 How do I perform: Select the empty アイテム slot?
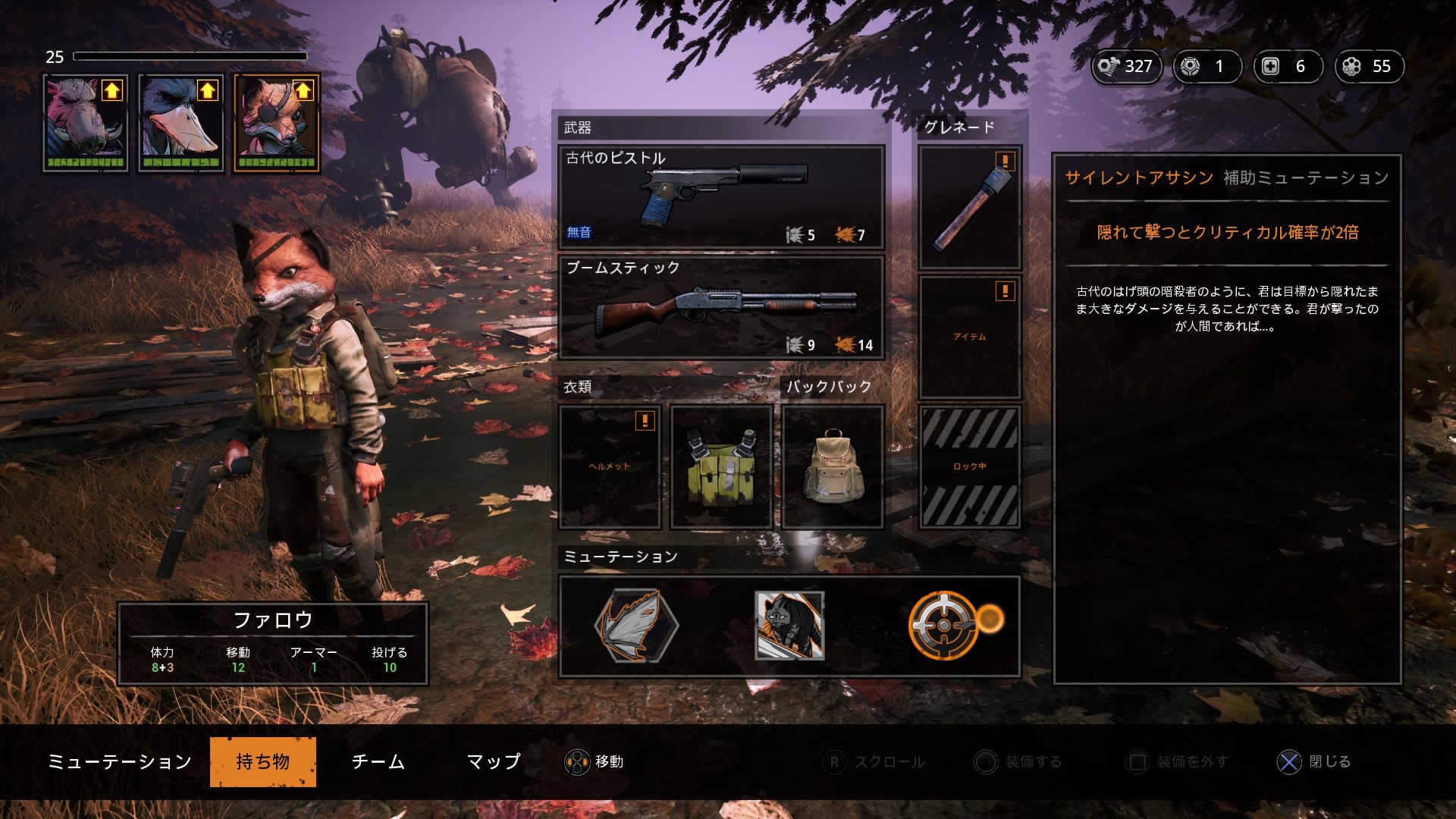970,337
